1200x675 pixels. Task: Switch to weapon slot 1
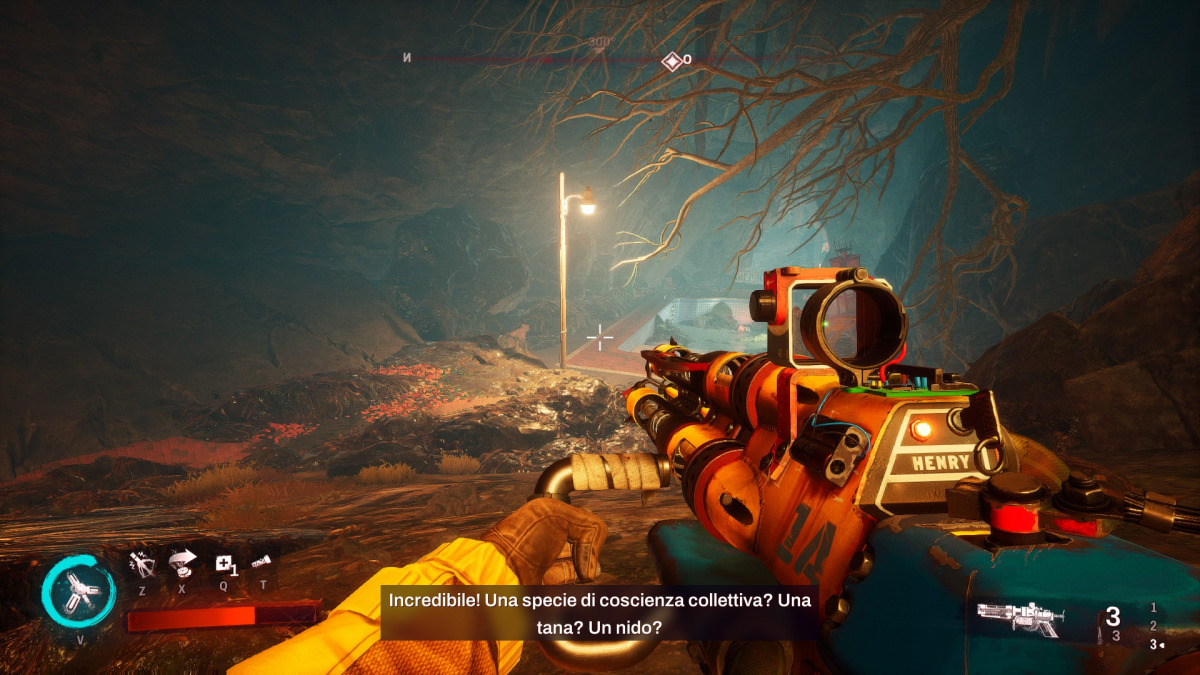pos(1154,607)
